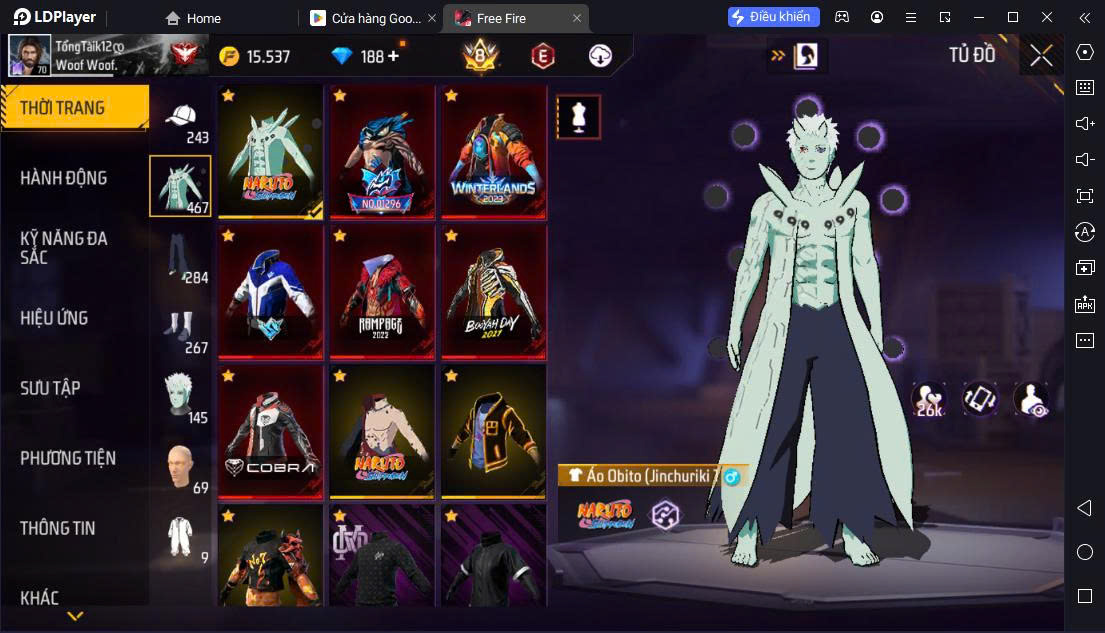This screenshot has width=1105, height=633.
Task: Click the diamond currency plus button
Action: pyautogui.click(x=393, y=56)
